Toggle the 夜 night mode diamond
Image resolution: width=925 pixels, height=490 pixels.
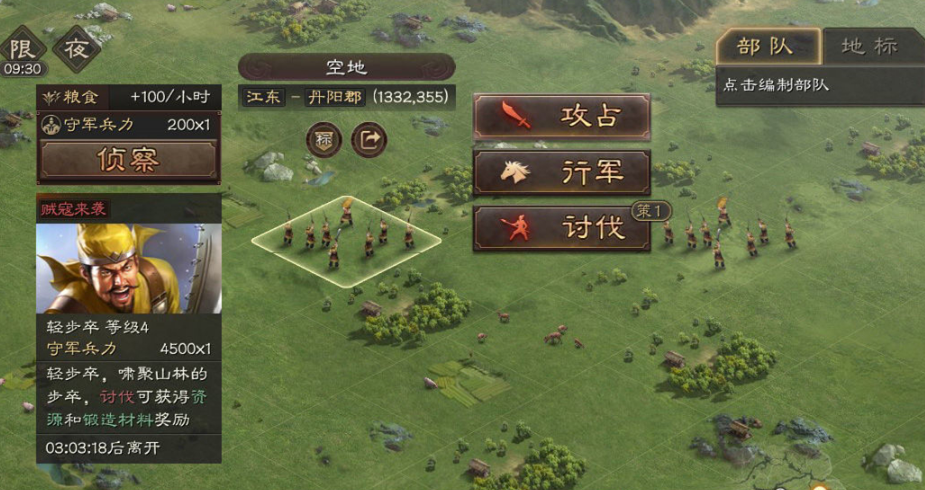[77, 48]
